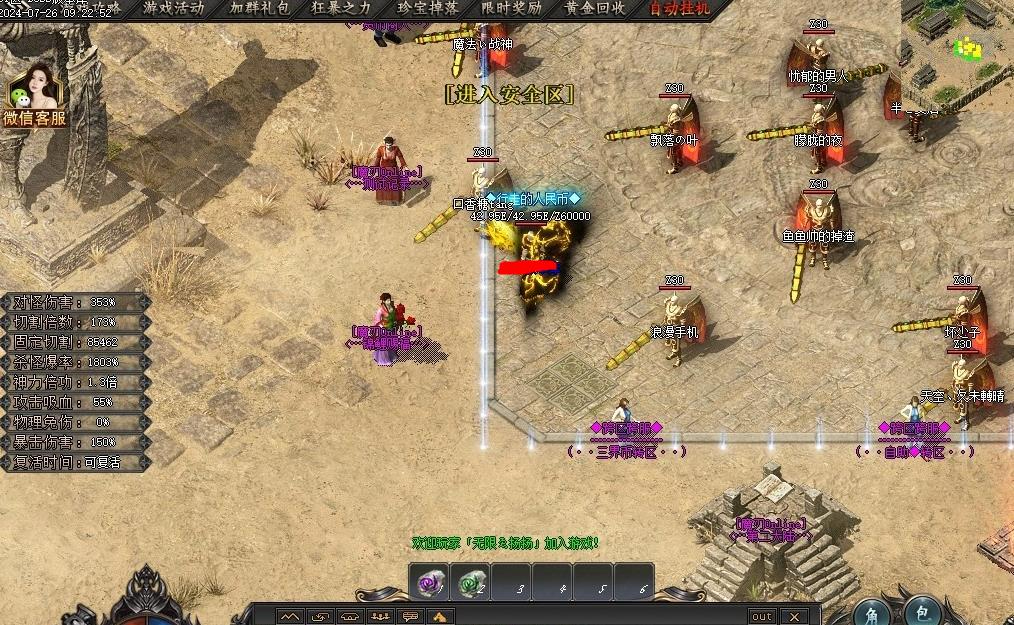Open the 珍宝掉落 treasure drops menu
Viewport: 1014px width, 625px height.
click(428, 8)
